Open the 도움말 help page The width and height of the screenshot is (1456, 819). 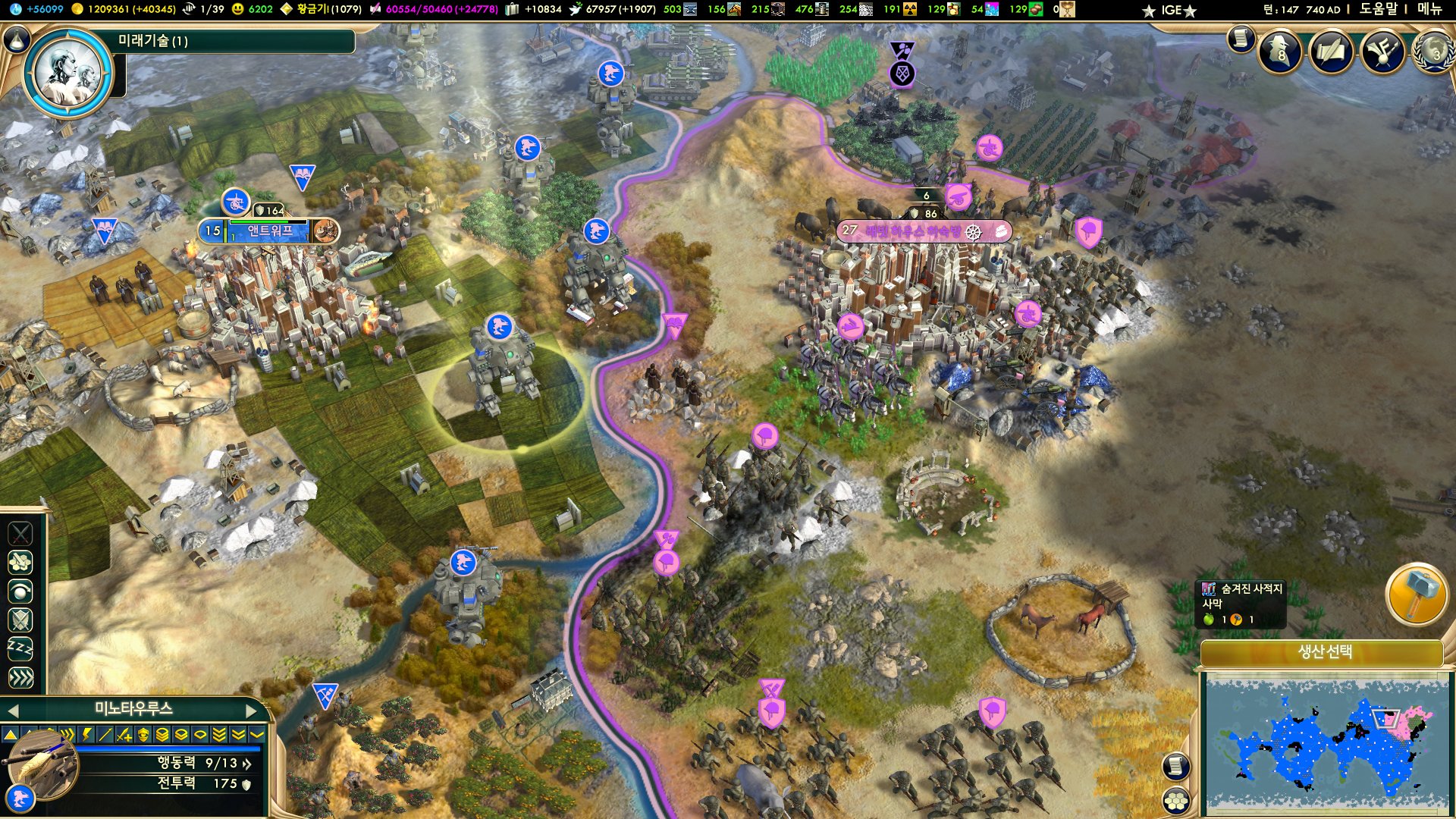tap(1377, 9)
